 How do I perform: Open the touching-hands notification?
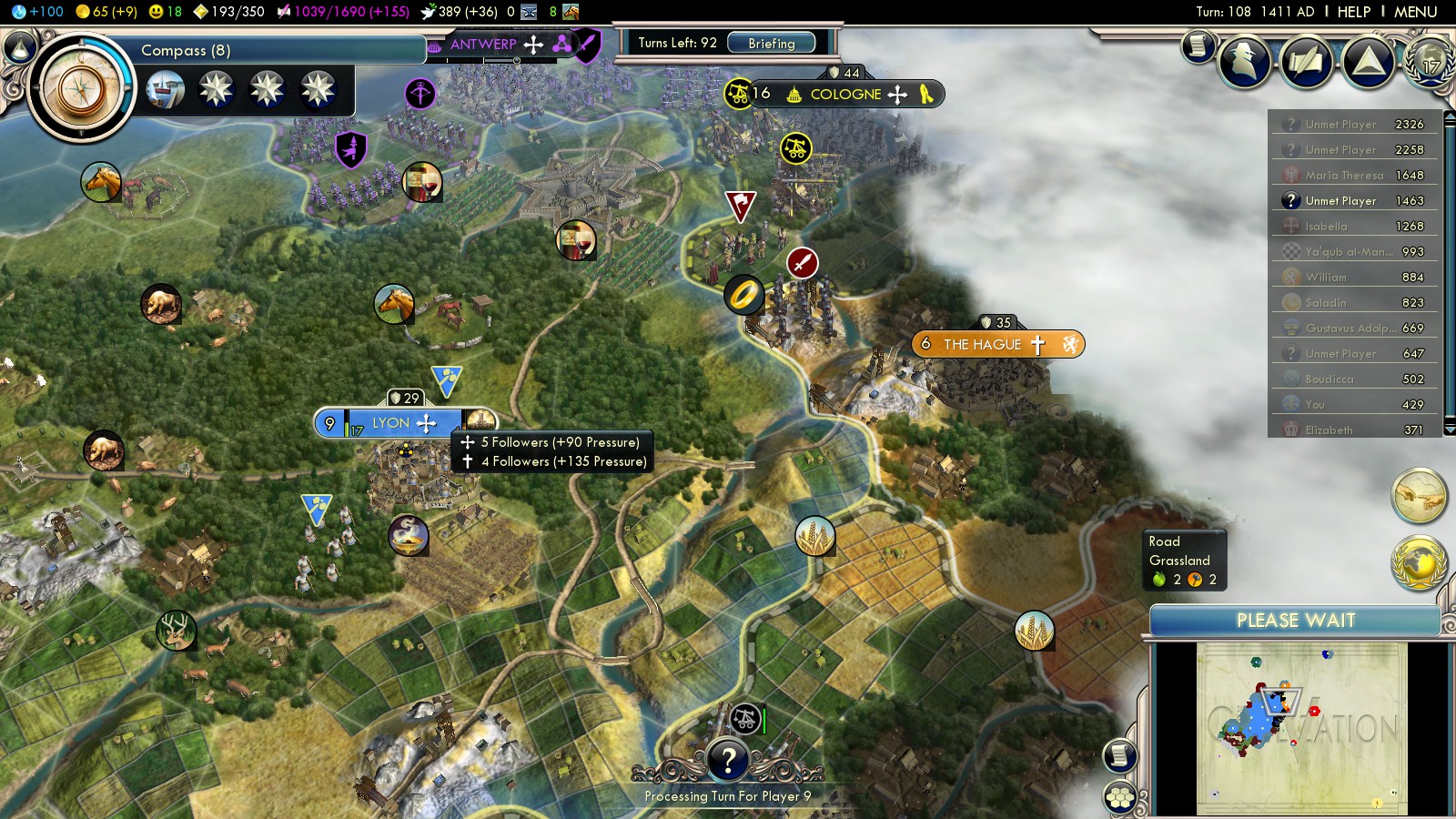1419,496
